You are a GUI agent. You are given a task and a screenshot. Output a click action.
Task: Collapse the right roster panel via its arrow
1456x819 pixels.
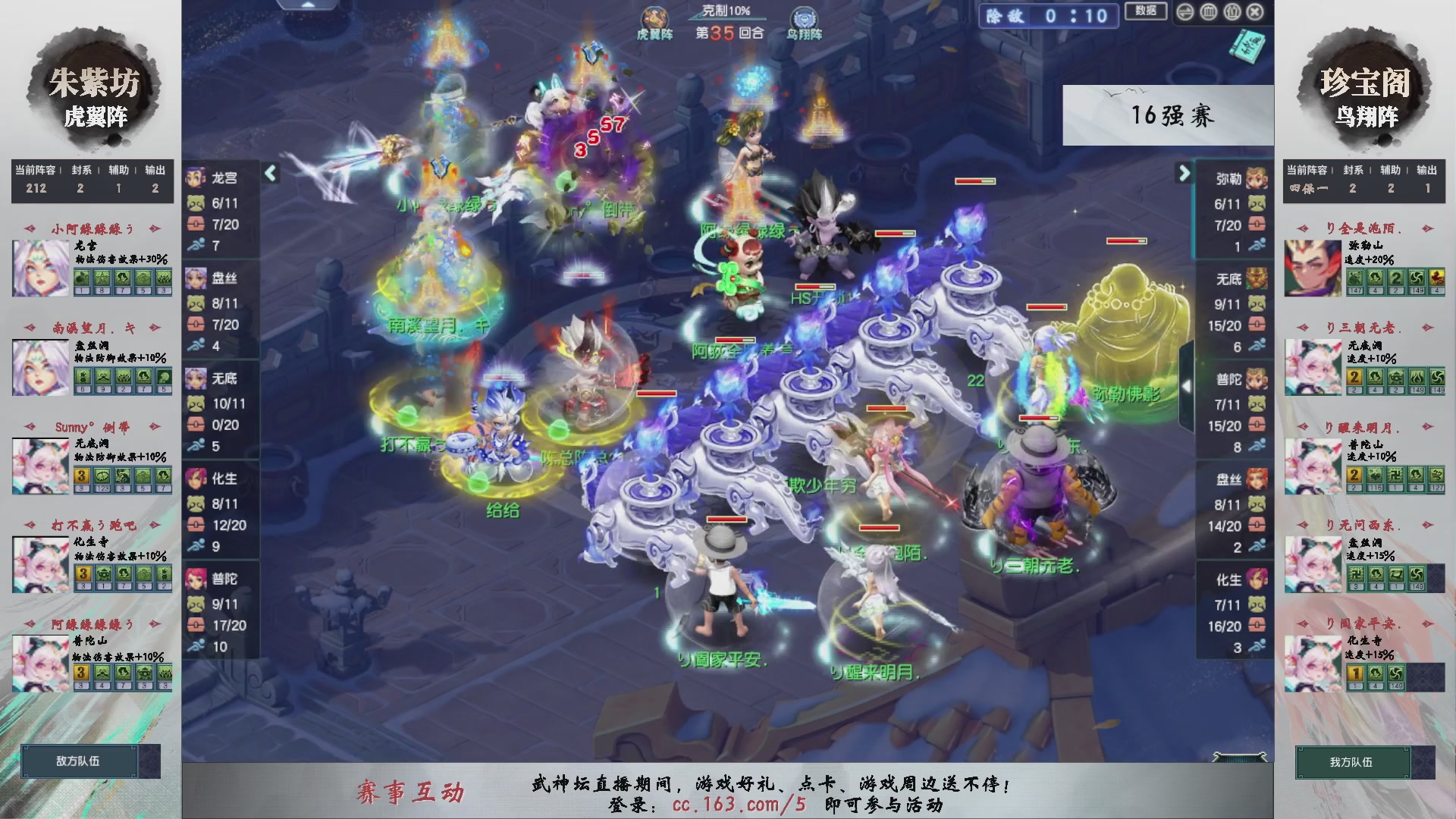1183,173
